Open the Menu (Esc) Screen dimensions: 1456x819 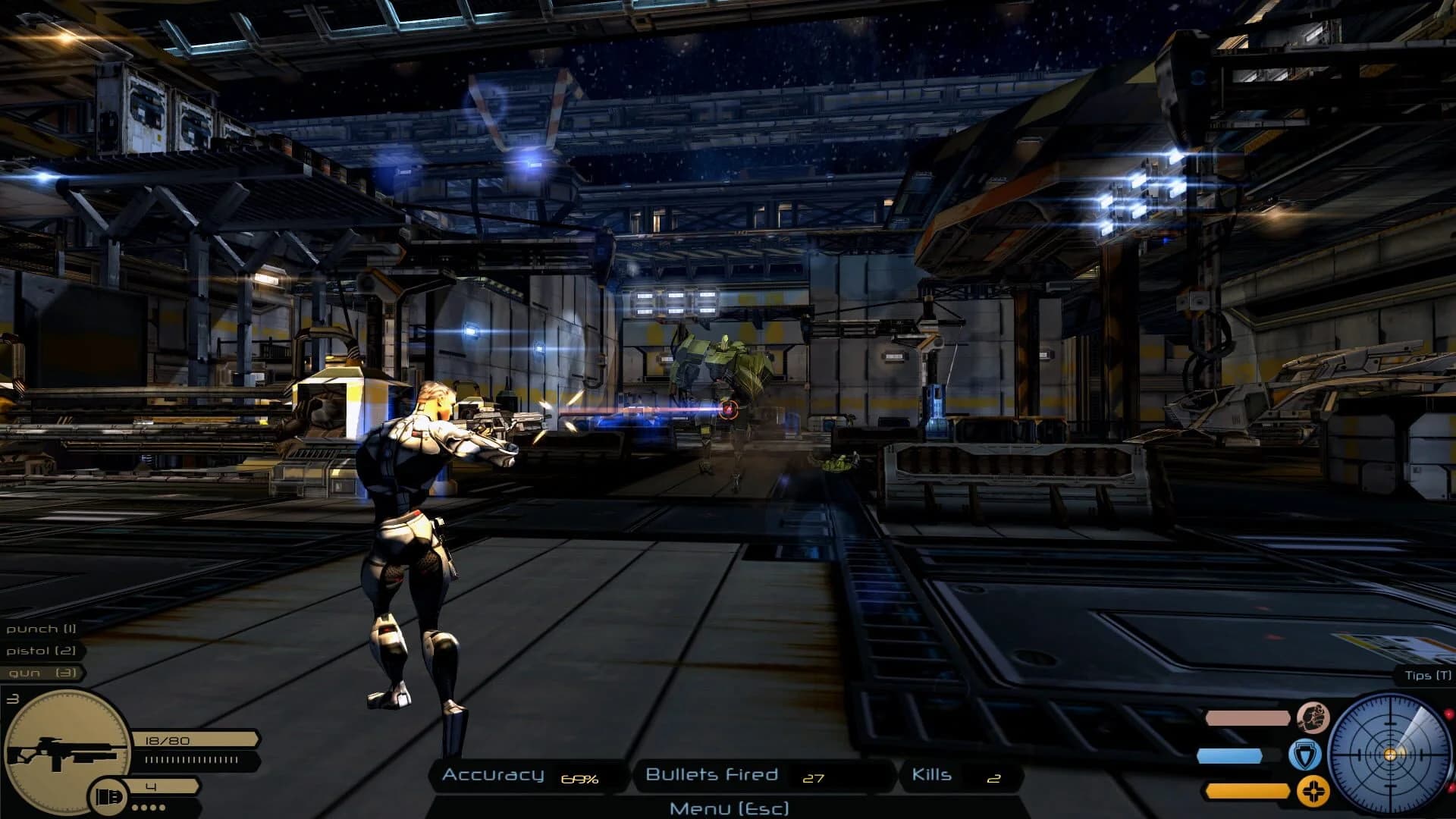click(729, 807)
